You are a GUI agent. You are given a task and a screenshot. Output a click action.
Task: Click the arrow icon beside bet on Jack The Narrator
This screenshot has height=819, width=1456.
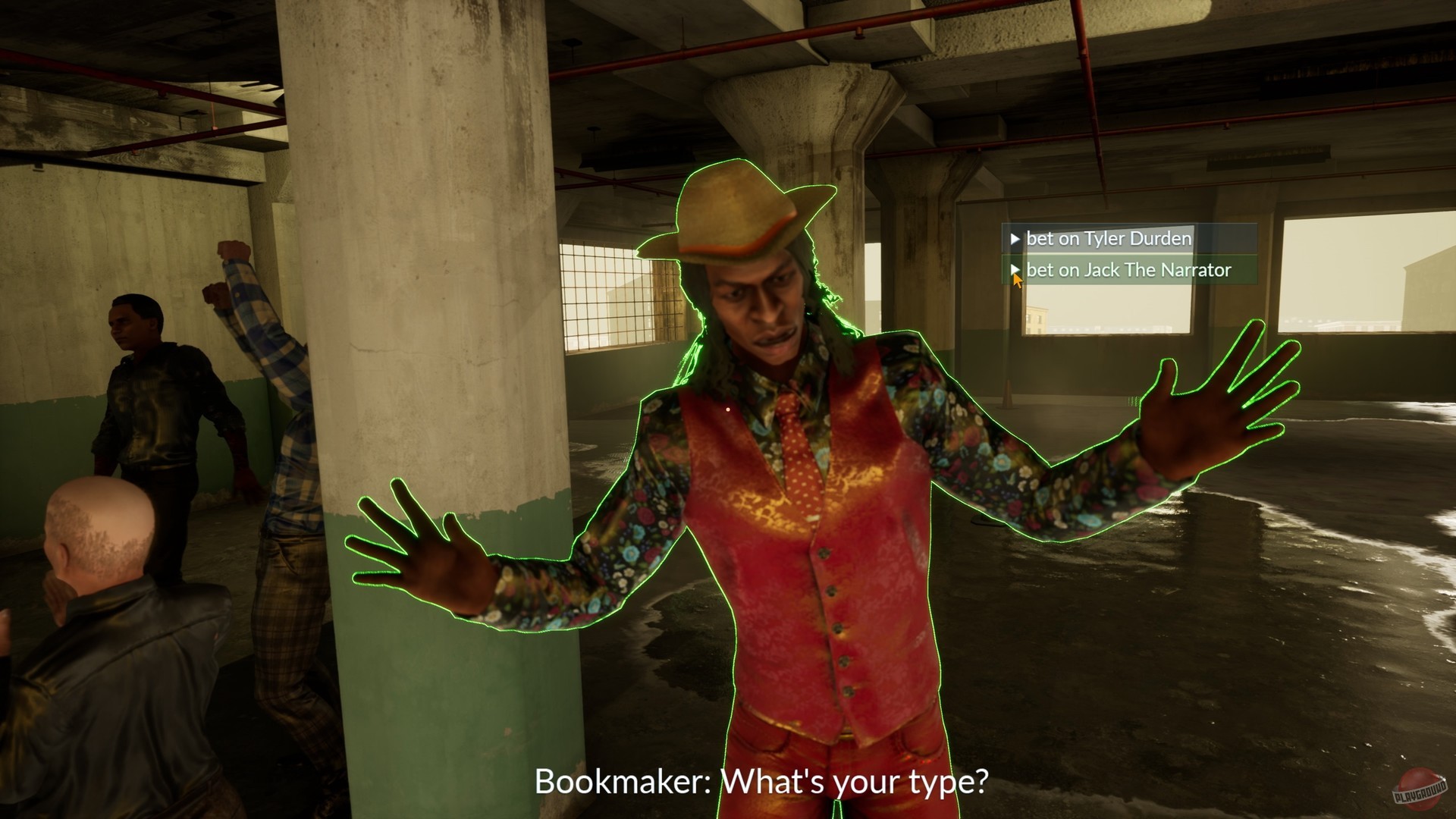click(x=1016, y=270)
